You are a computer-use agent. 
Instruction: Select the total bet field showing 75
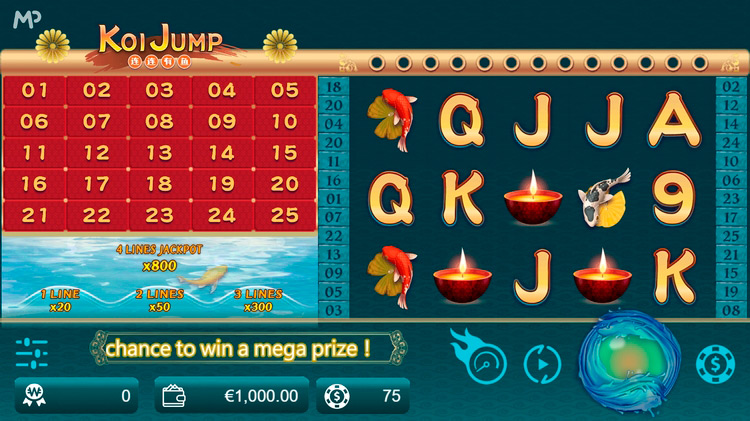click(362, 396)
